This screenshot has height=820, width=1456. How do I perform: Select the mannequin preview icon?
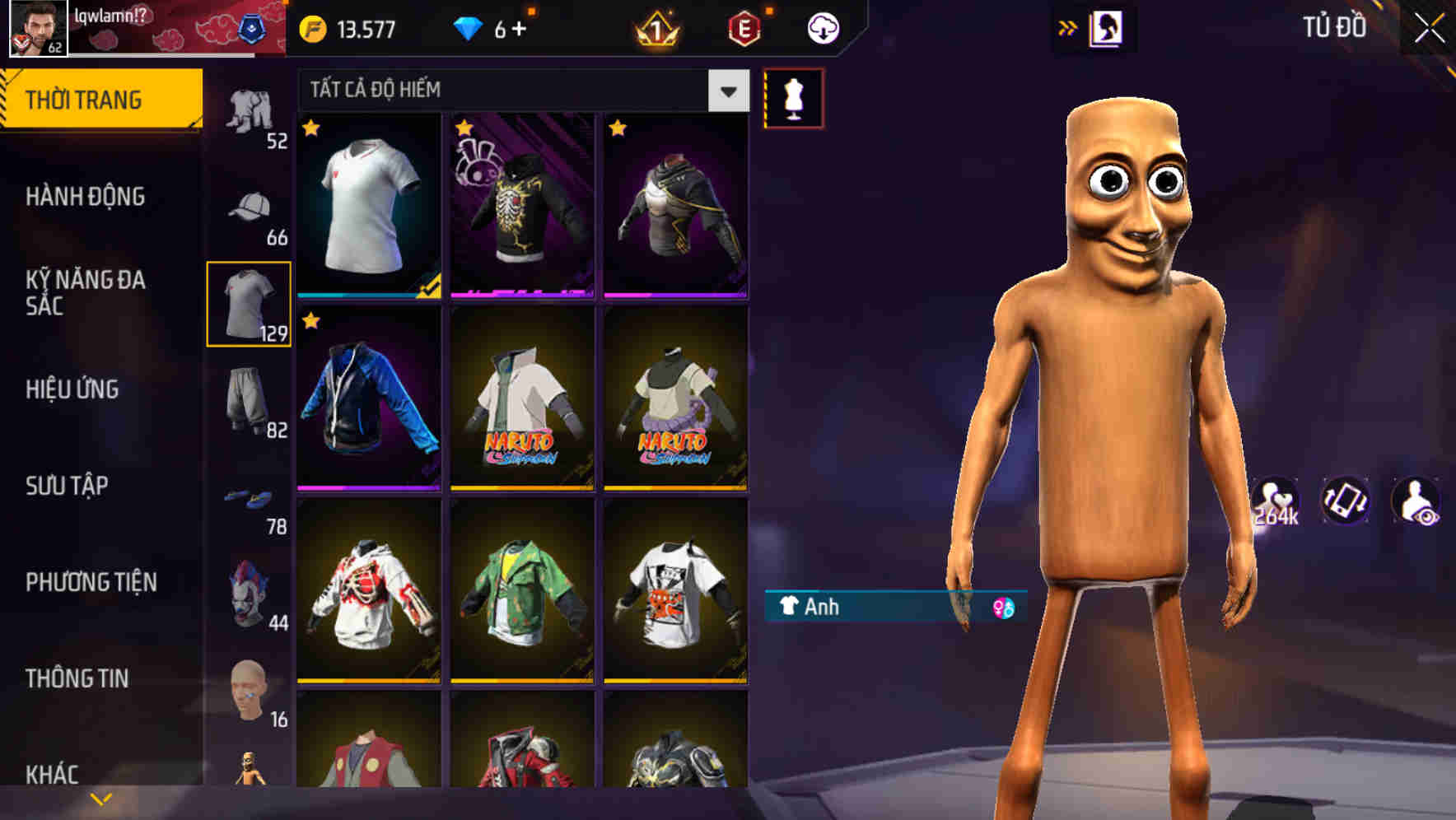pos(793,96)
